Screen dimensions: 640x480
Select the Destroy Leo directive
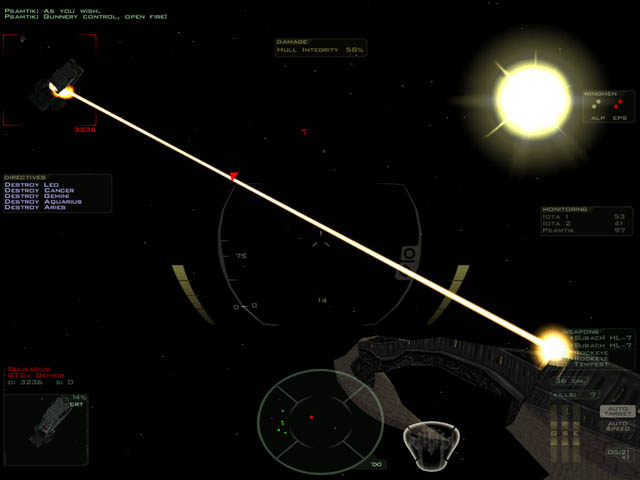coord(32,184)
